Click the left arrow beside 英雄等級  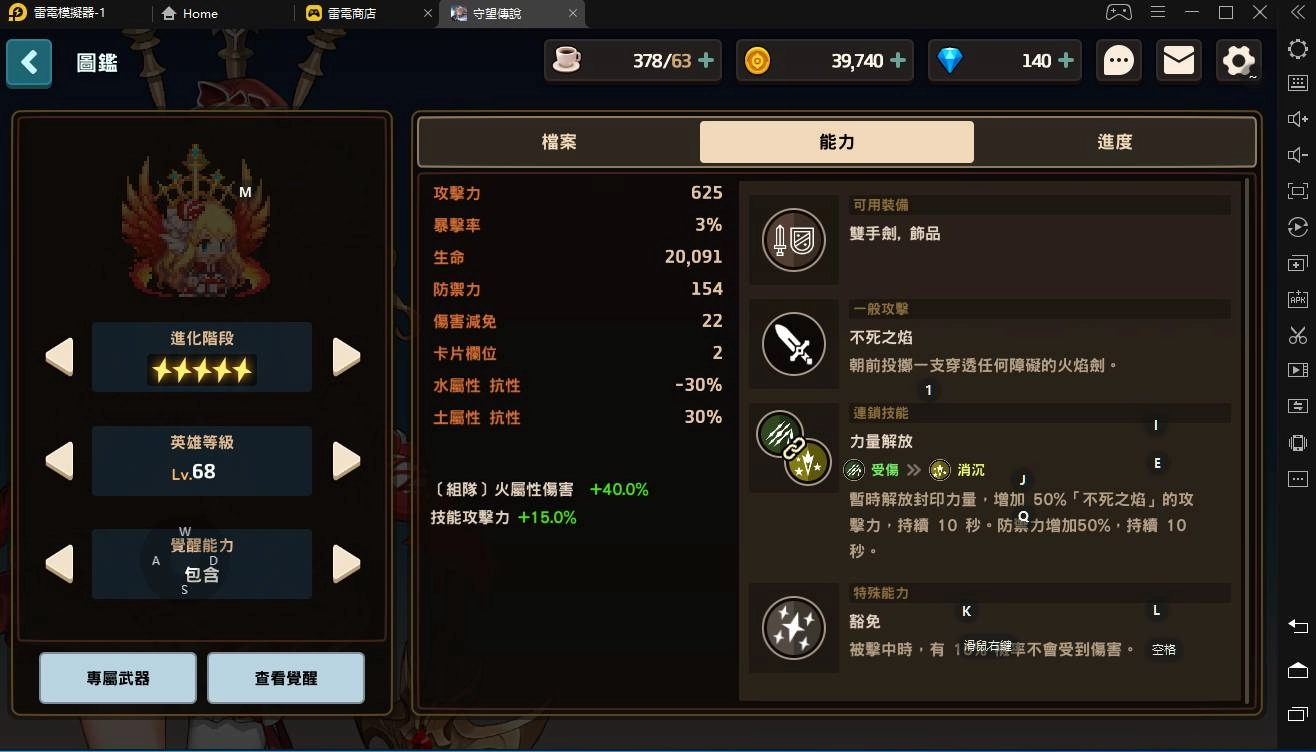(59, 460)
